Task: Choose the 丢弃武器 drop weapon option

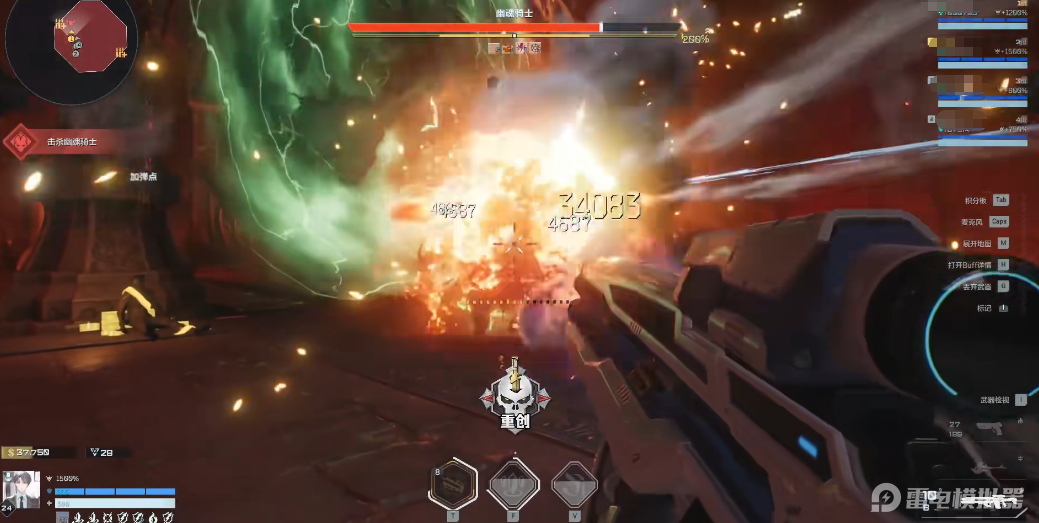Action: pyautogui.click(x=985, y=286)
